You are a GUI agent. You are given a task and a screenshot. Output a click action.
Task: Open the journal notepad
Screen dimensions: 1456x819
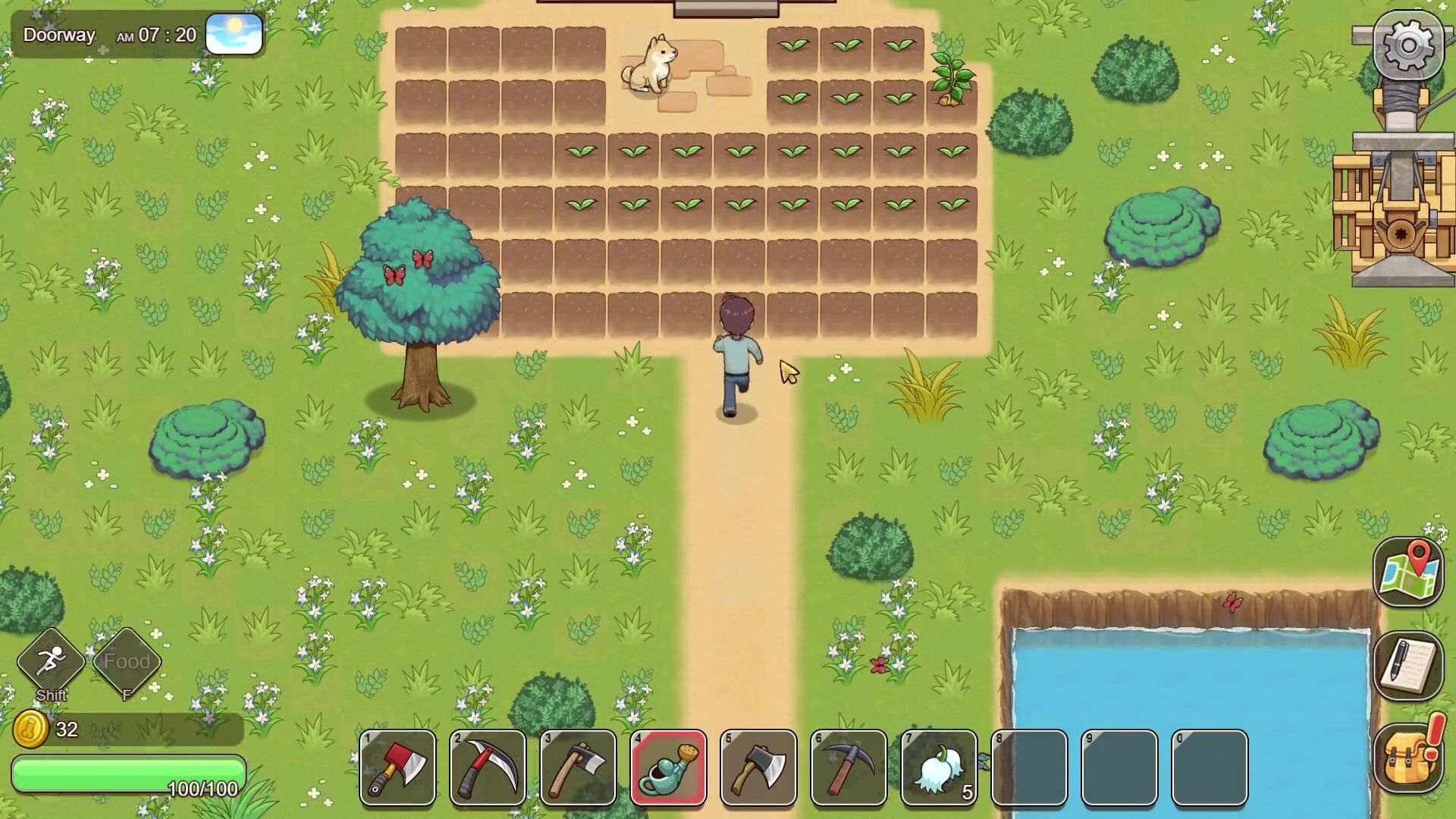pos(1407,665)
